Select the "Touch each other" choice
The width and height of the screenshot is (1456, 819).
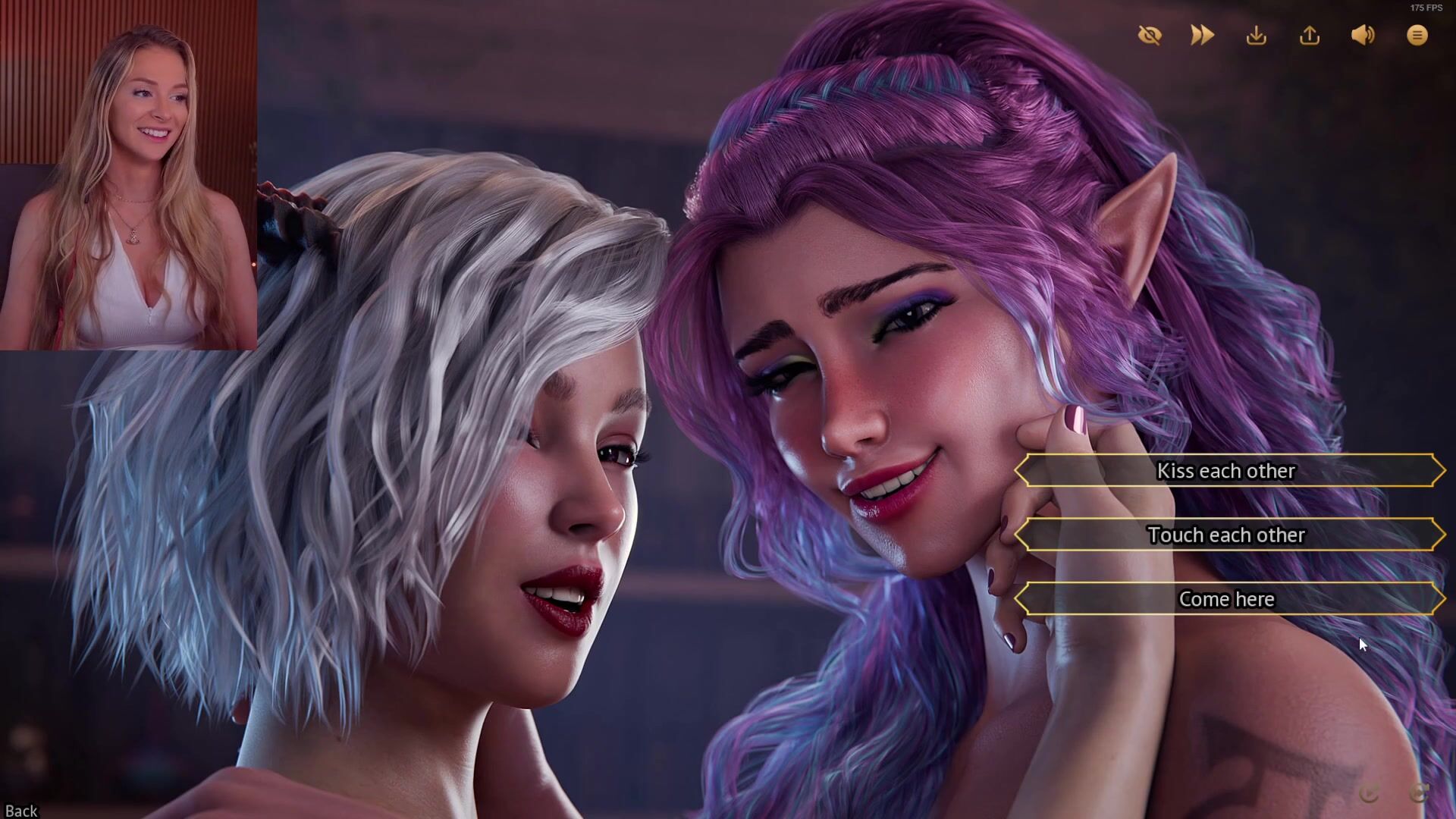[1227, 535]
